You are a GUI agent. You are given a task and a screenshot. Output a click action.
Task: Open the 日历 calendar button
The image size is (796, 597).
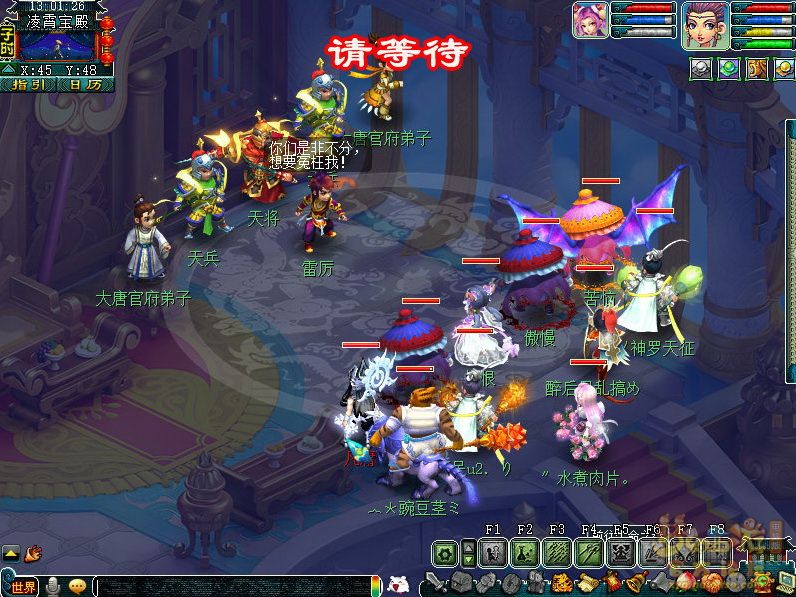(x=85, y=85)
